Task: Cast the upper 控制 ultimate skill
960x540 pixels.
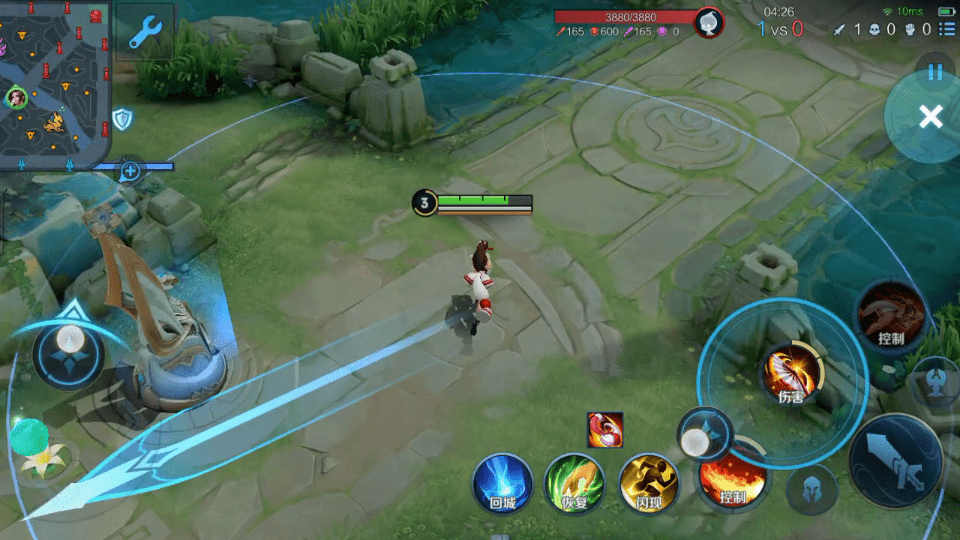Action: (x=890, y=314)
